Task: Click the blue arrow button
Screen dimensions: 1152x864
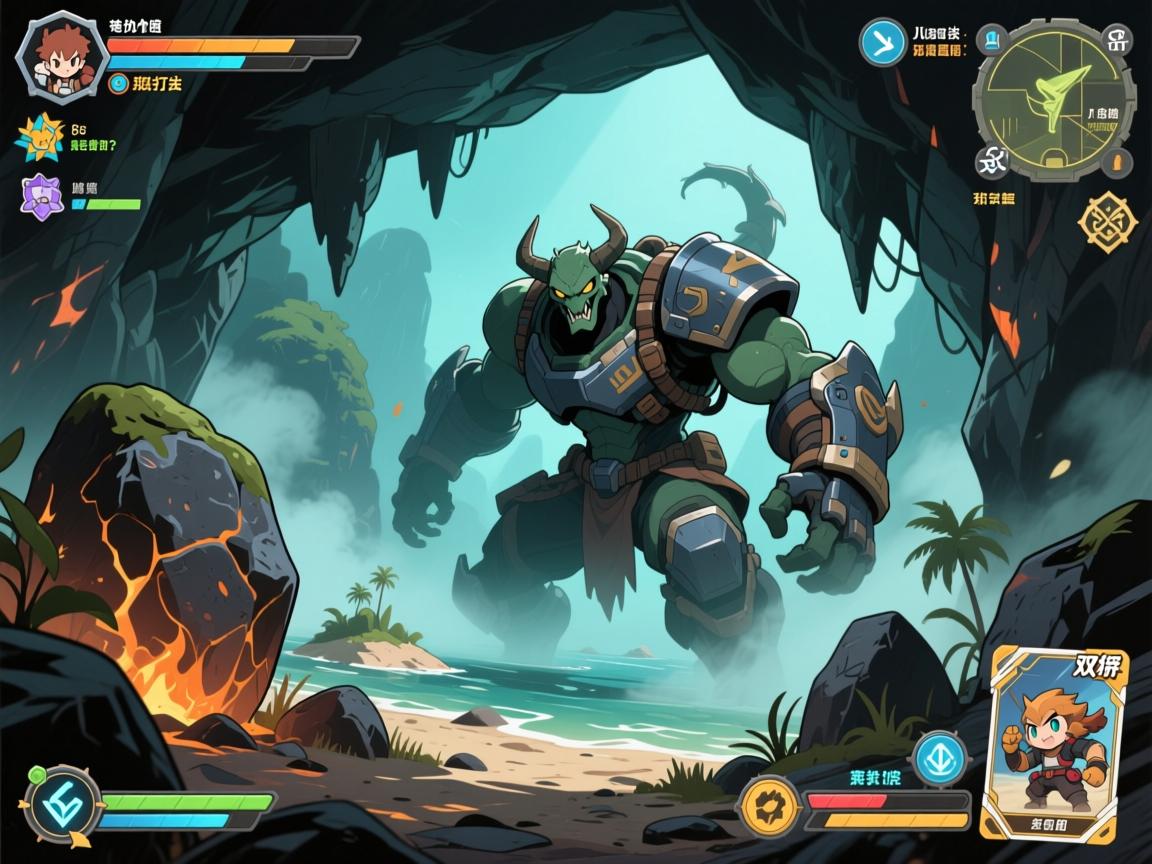Action: (x=883, y=42)
